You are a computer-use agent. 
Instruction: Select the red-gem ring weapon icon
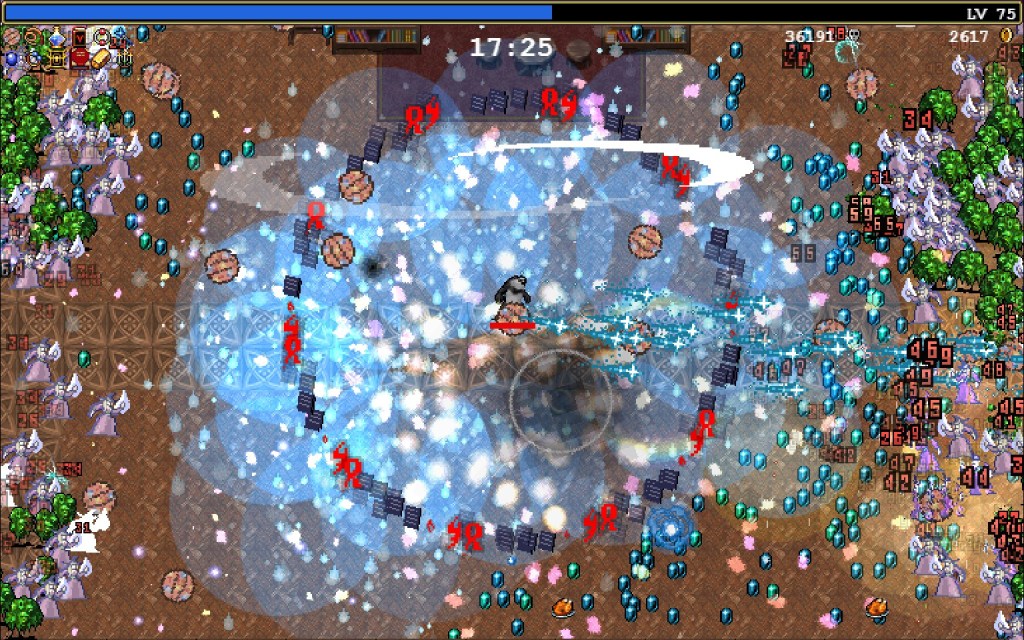tap(102, 38)
